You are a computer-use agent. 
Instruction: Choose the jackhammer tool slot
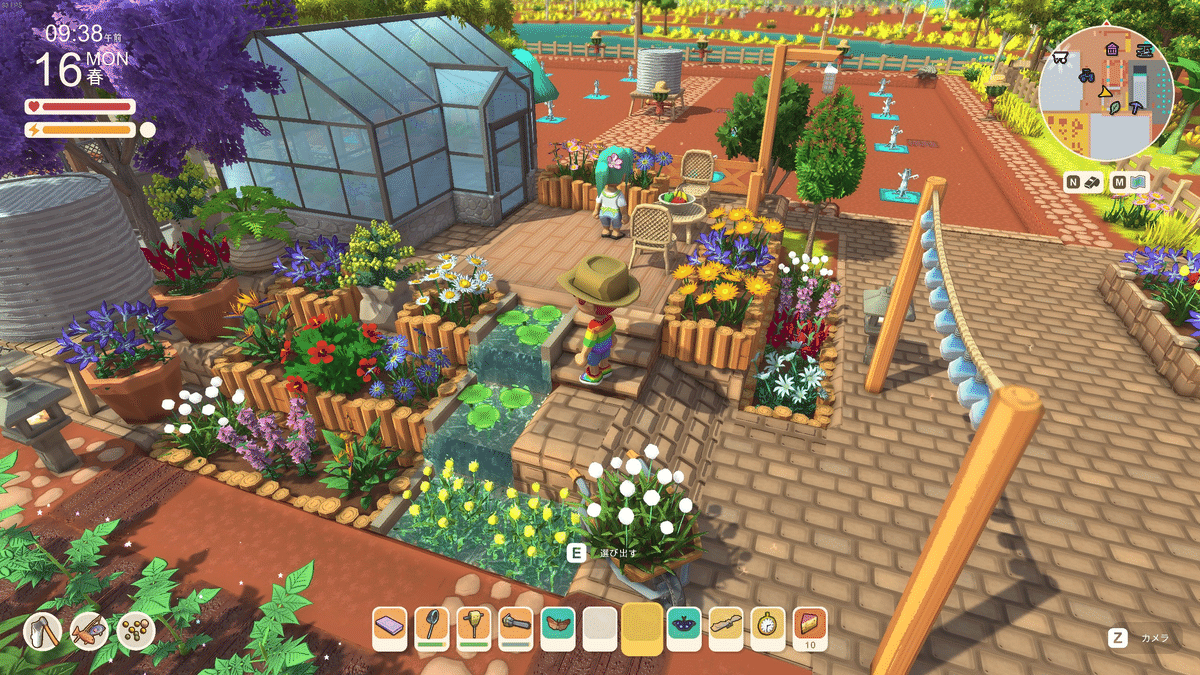(474, 626)
